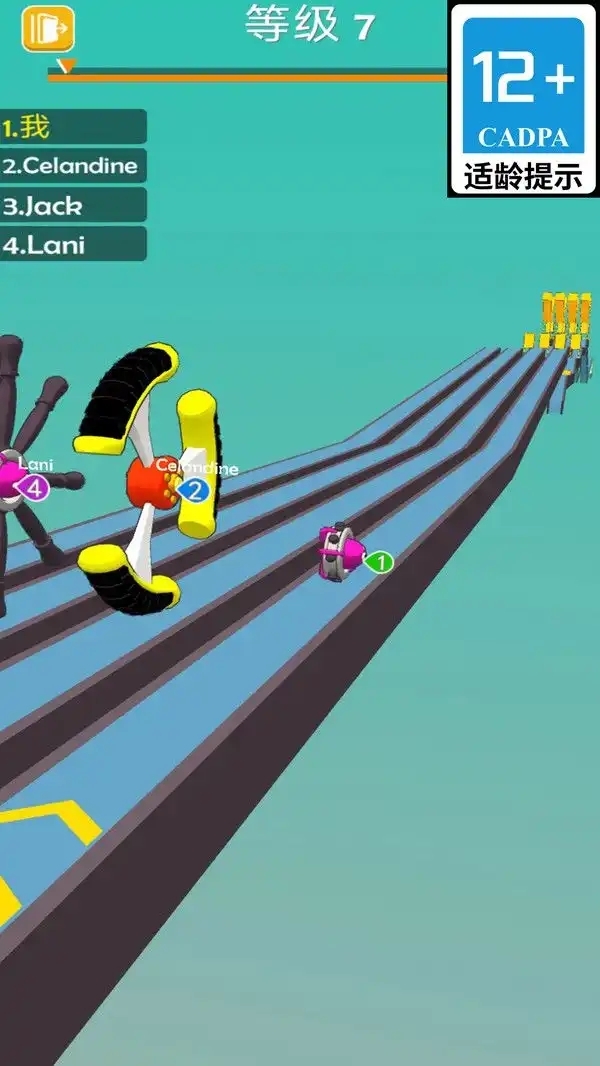Image resolution: width=600 pixels, height=1066 pixels.
Task: Select Celandine in the ranking list
Action: pyautogui.click(x=73, y=166)
